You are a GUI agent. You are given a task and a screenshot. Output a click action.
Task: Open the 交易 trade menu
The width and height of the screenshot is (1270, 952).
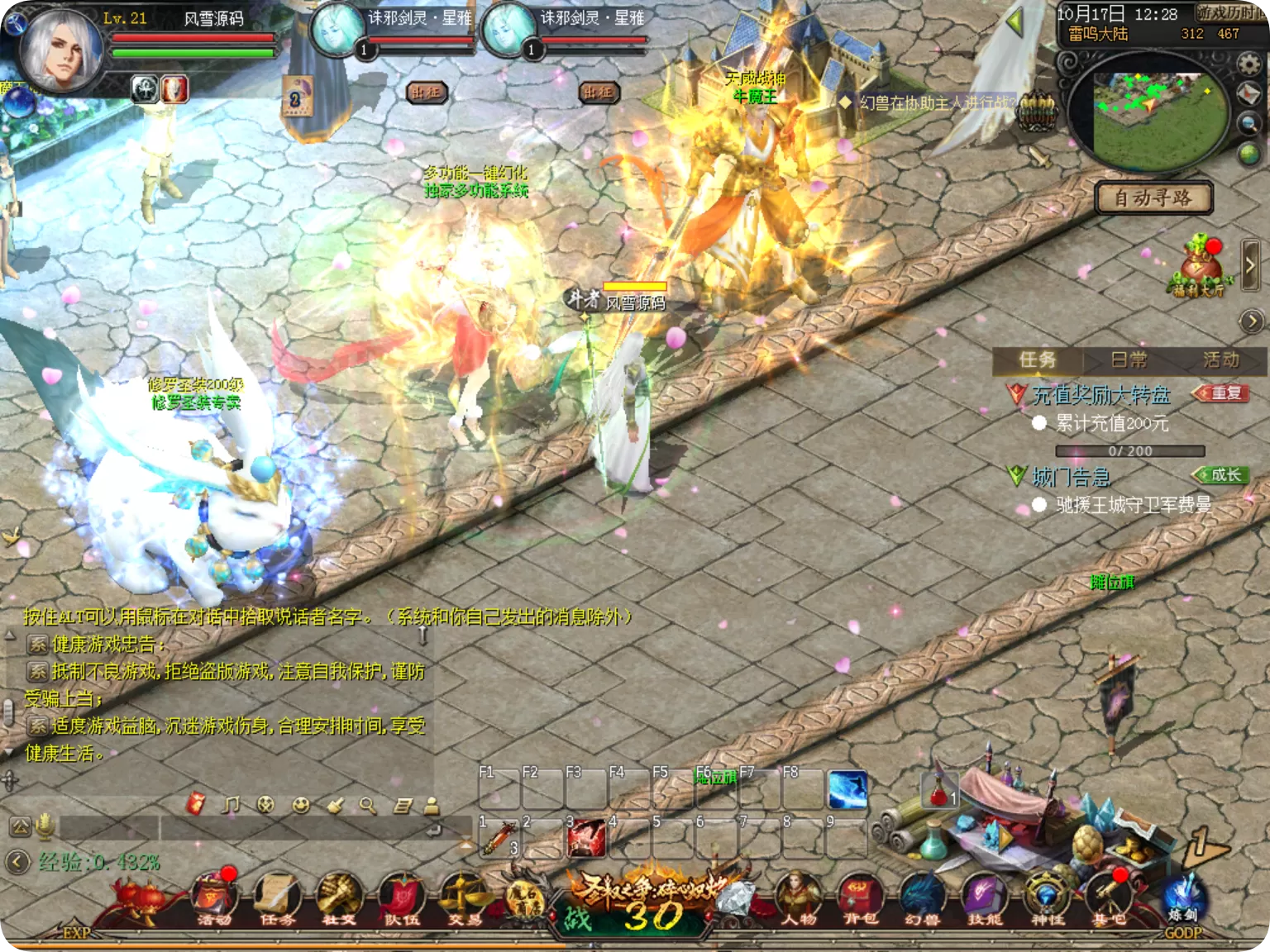tap(462, 898)
